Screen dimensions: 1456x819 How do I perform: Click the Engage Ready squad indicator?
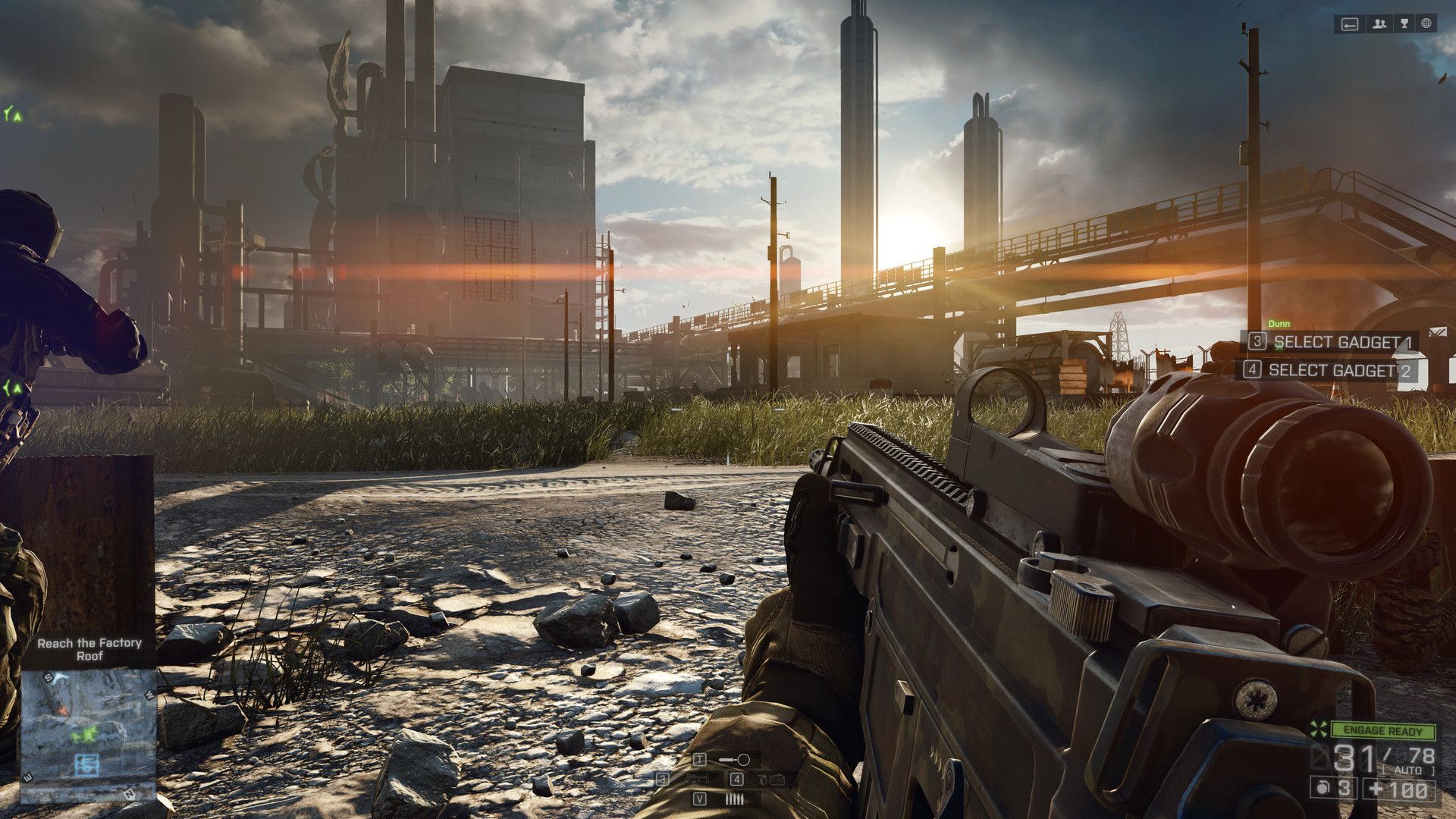pos(1382,731)
